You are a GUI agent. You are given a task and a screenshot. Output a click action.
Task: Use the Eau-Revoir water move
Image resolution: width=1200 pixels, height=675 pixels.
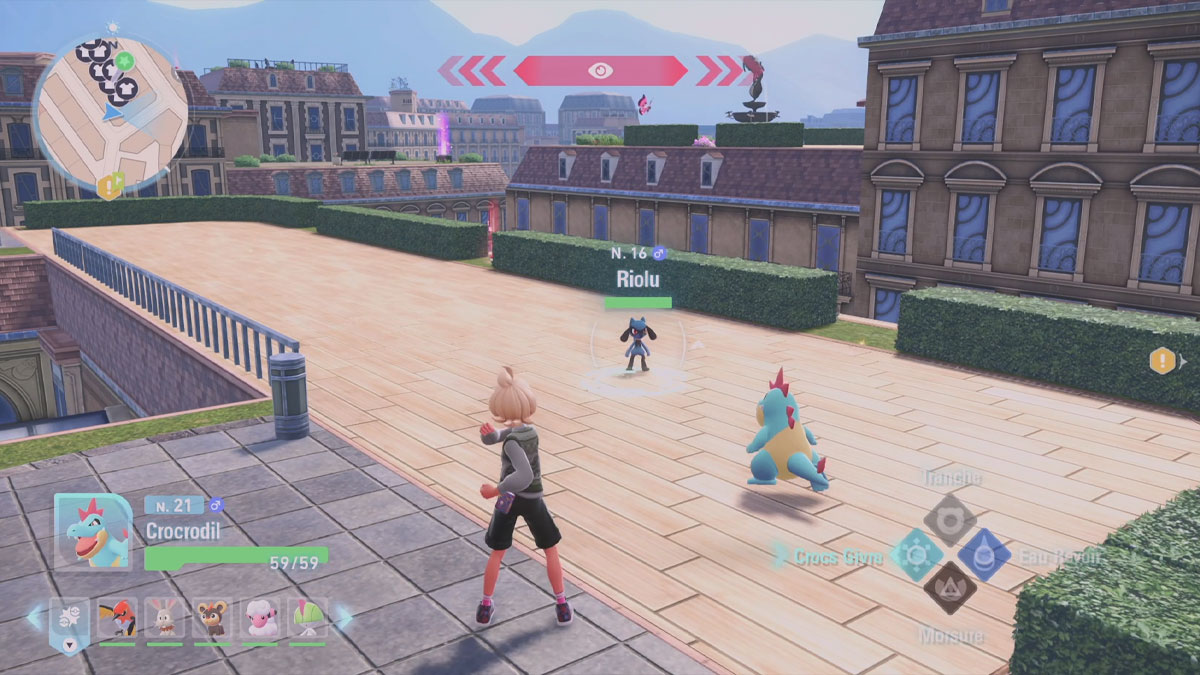tap(984, 555)
